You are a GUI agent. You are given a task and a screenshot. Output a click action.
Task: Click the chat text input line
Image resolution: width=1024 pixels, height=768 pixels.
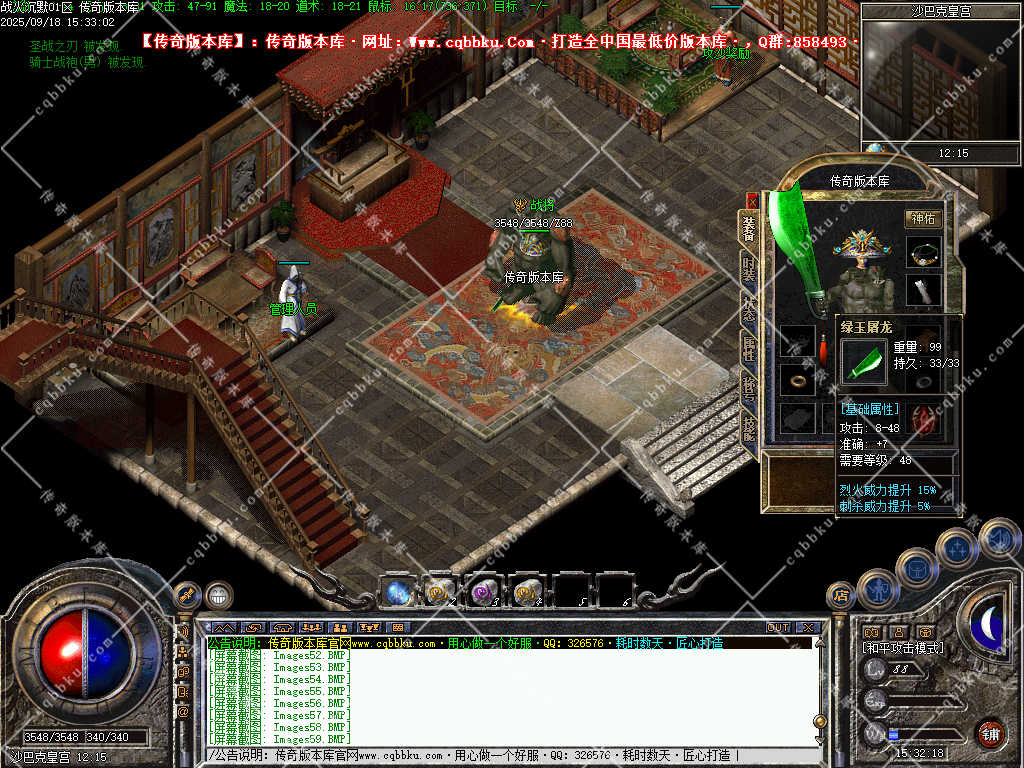(x=500, y=756)
